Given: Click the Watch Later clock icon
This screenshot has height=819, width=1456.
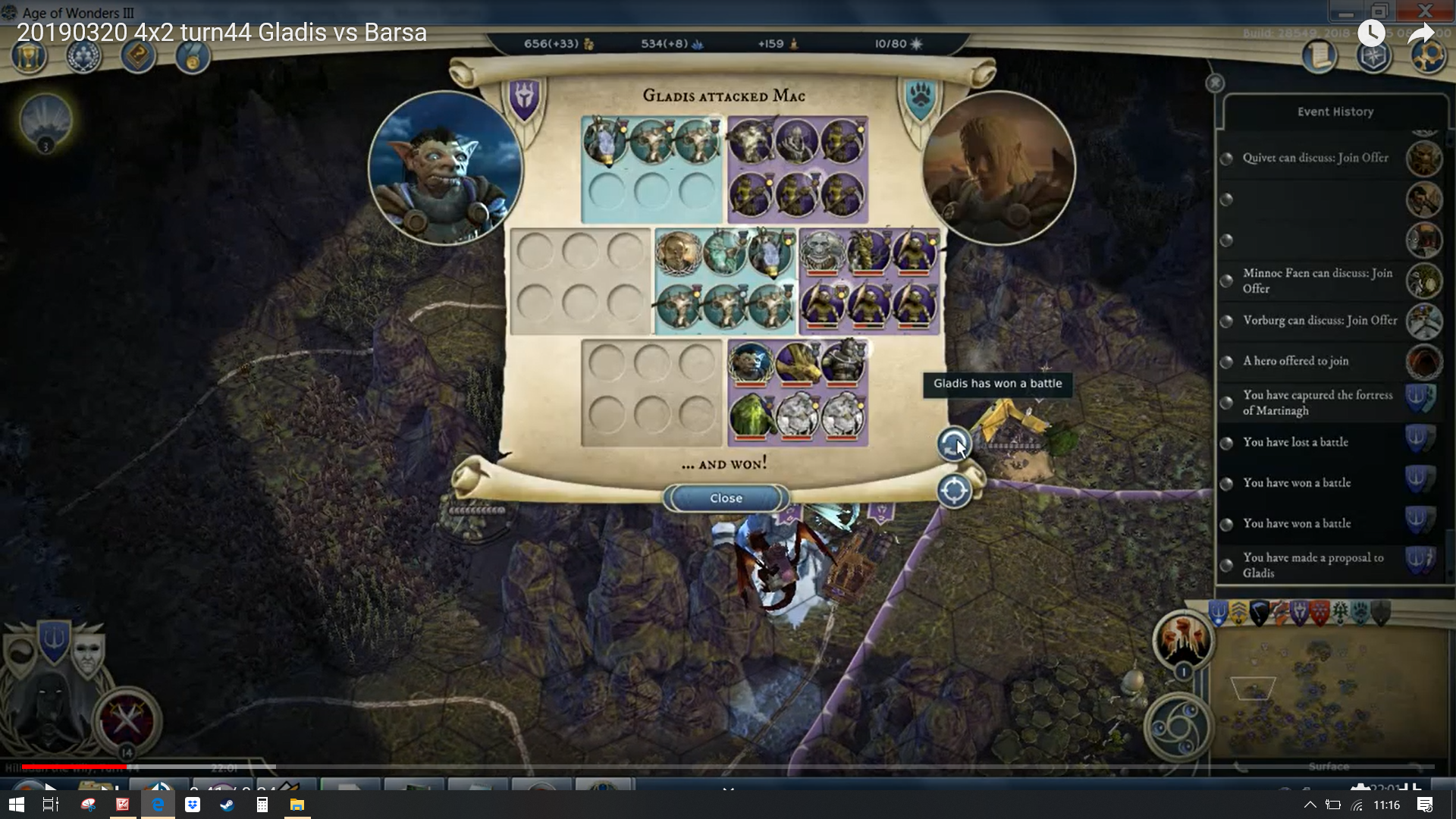Looking at the screenshot, I should coord(1371,33).
